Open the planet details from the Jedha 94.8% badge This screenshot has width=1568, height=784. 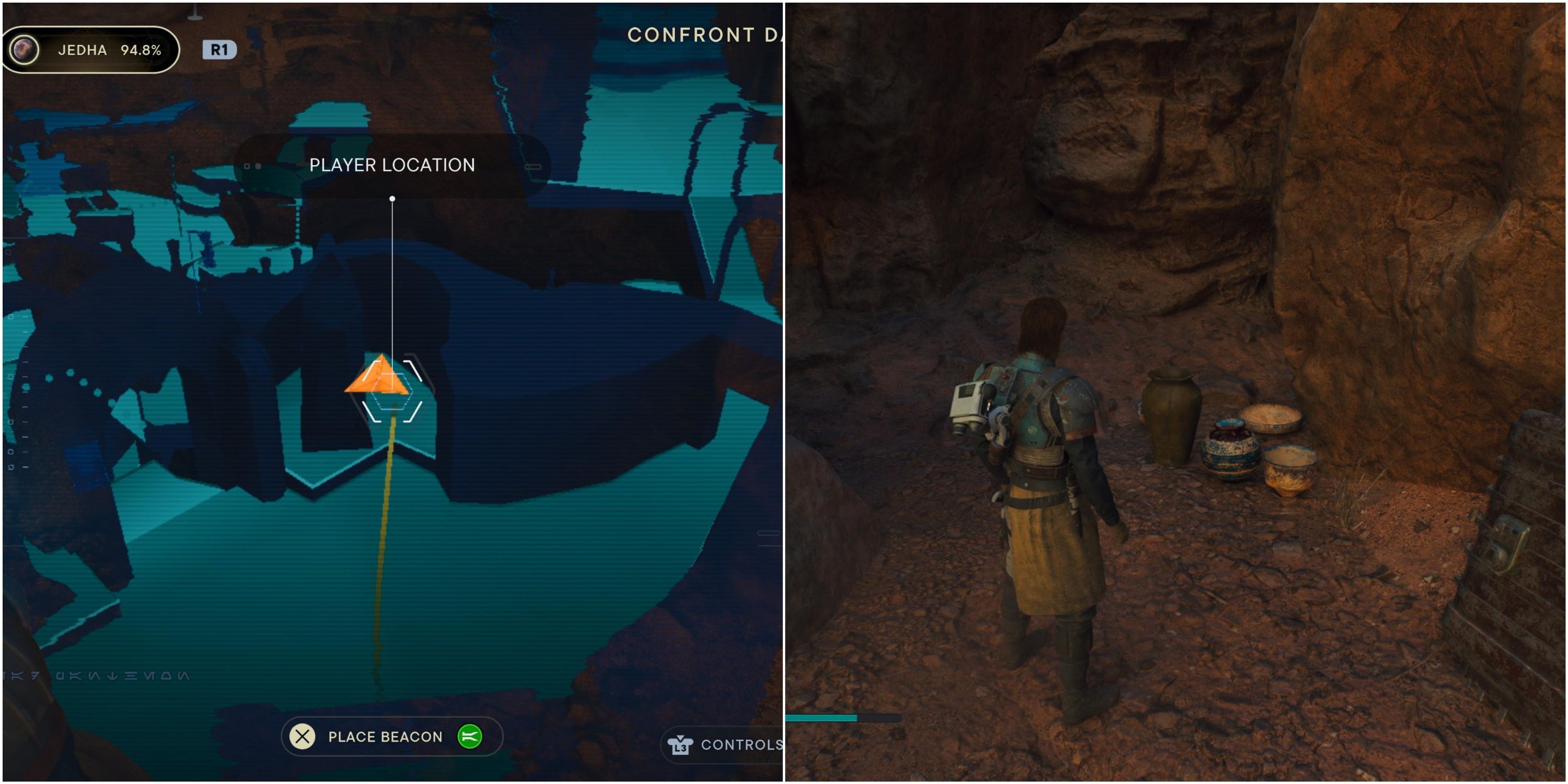[91, 49]
